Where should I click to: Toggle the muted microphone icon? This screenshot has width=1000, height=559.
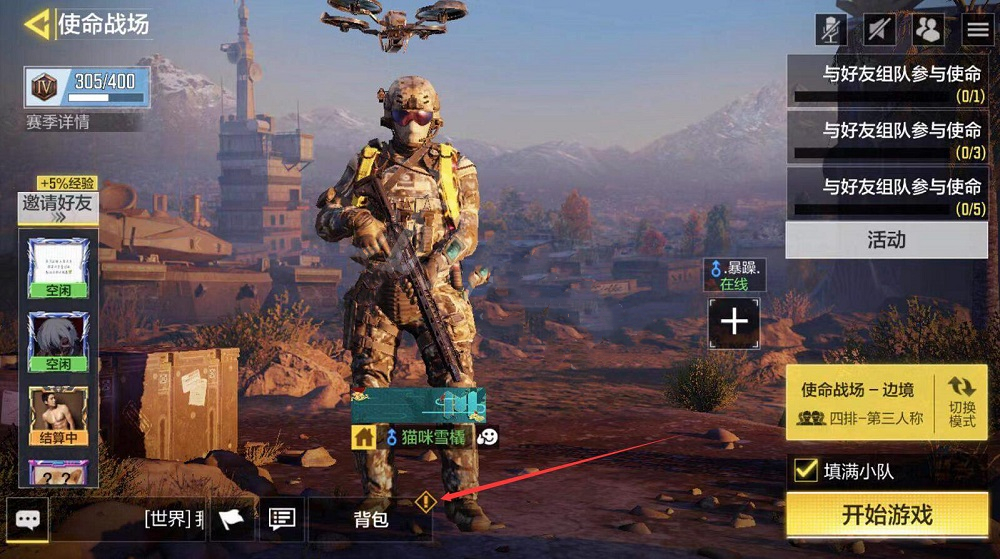(x=831, y=29)
